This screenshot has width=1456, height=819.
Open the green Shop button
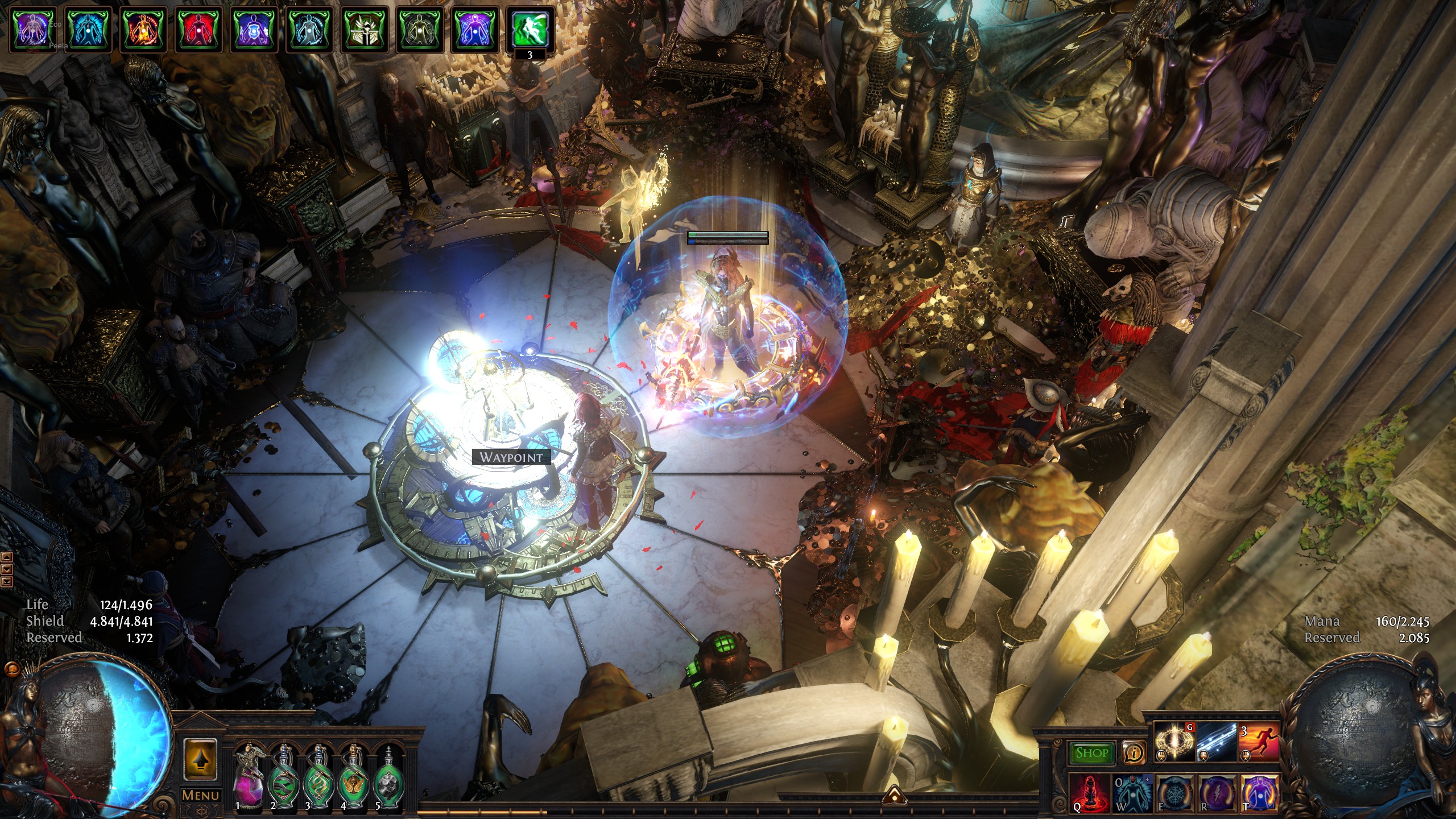tap(1091, 753)
